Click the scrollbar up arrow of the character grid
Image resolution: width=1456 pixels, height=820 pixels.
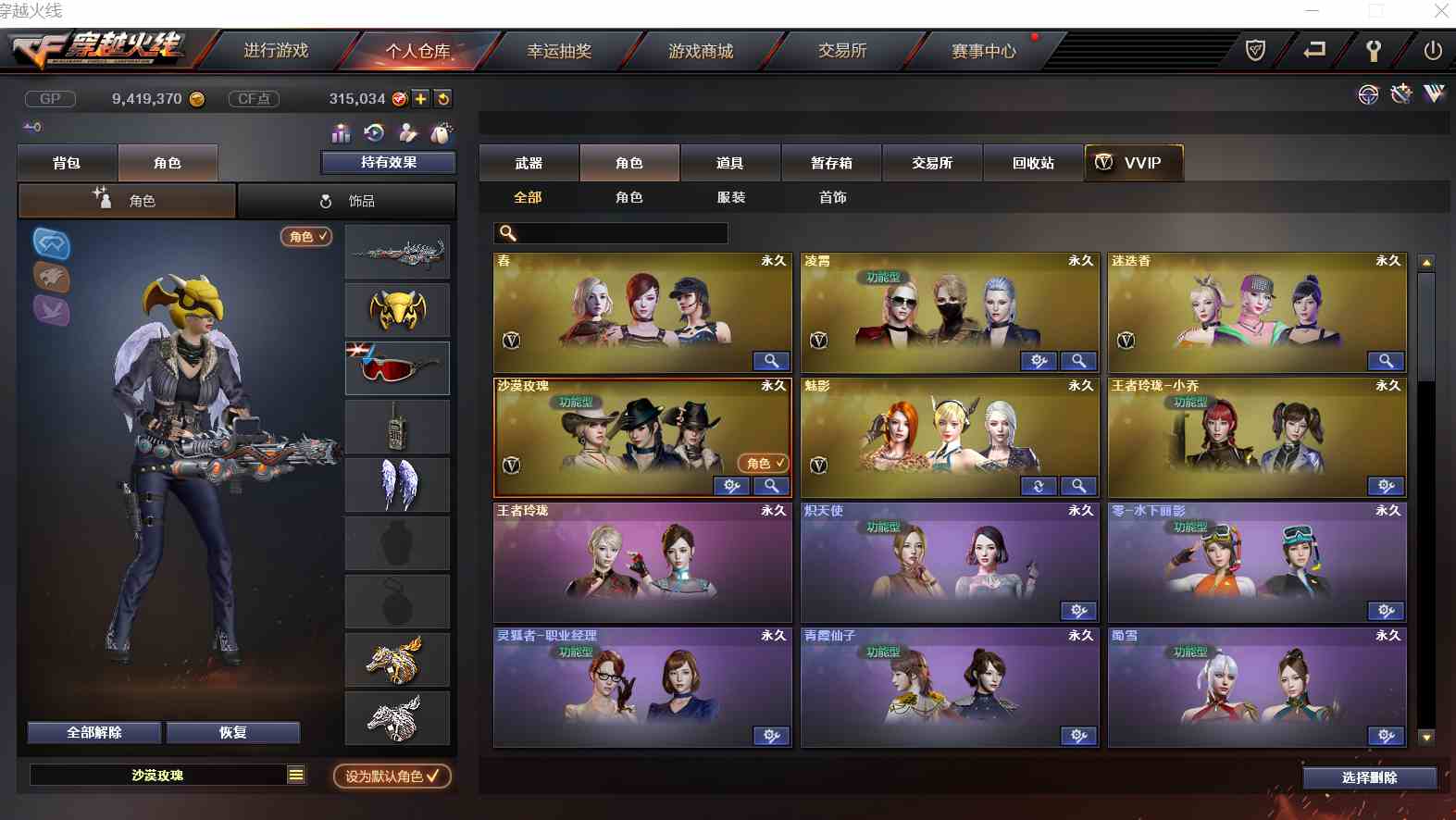1425,262
